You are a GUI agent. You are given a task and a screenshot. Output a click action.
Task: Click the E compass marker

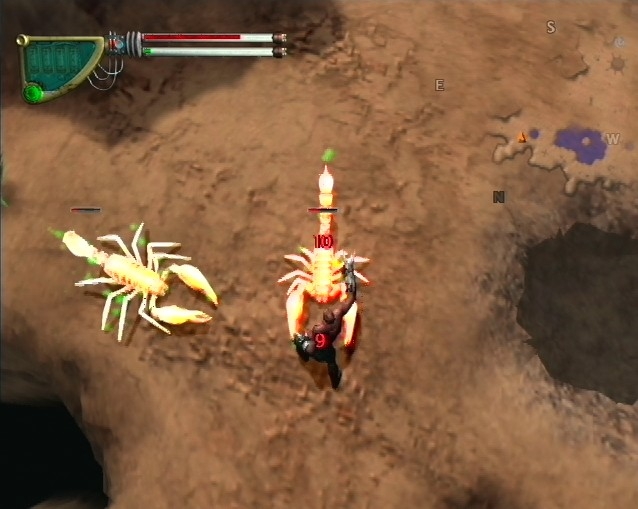[x=439, y=85]
